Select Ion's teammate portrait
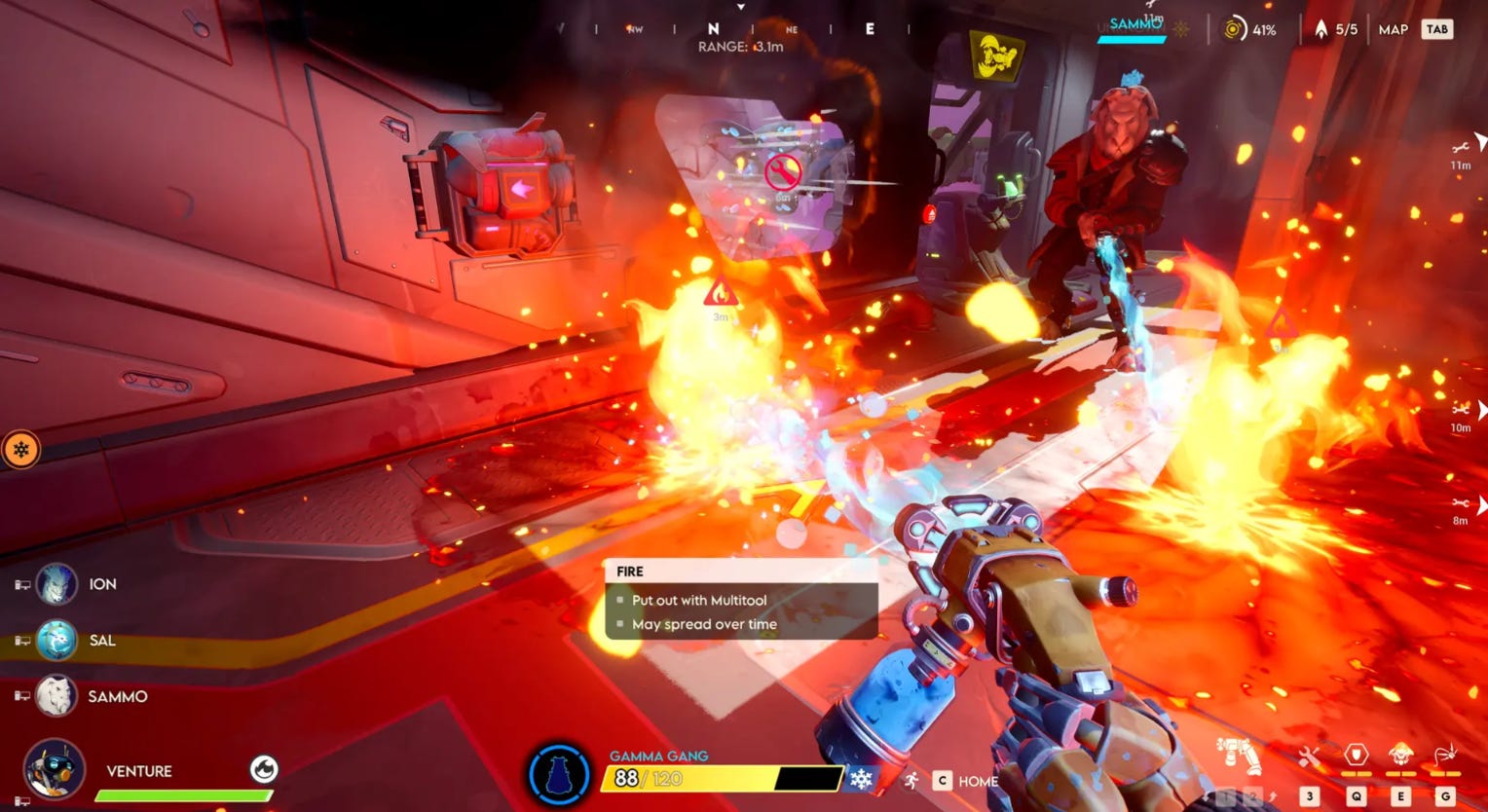The width and height of the screenshot is (1488, 812). point(56,584)
